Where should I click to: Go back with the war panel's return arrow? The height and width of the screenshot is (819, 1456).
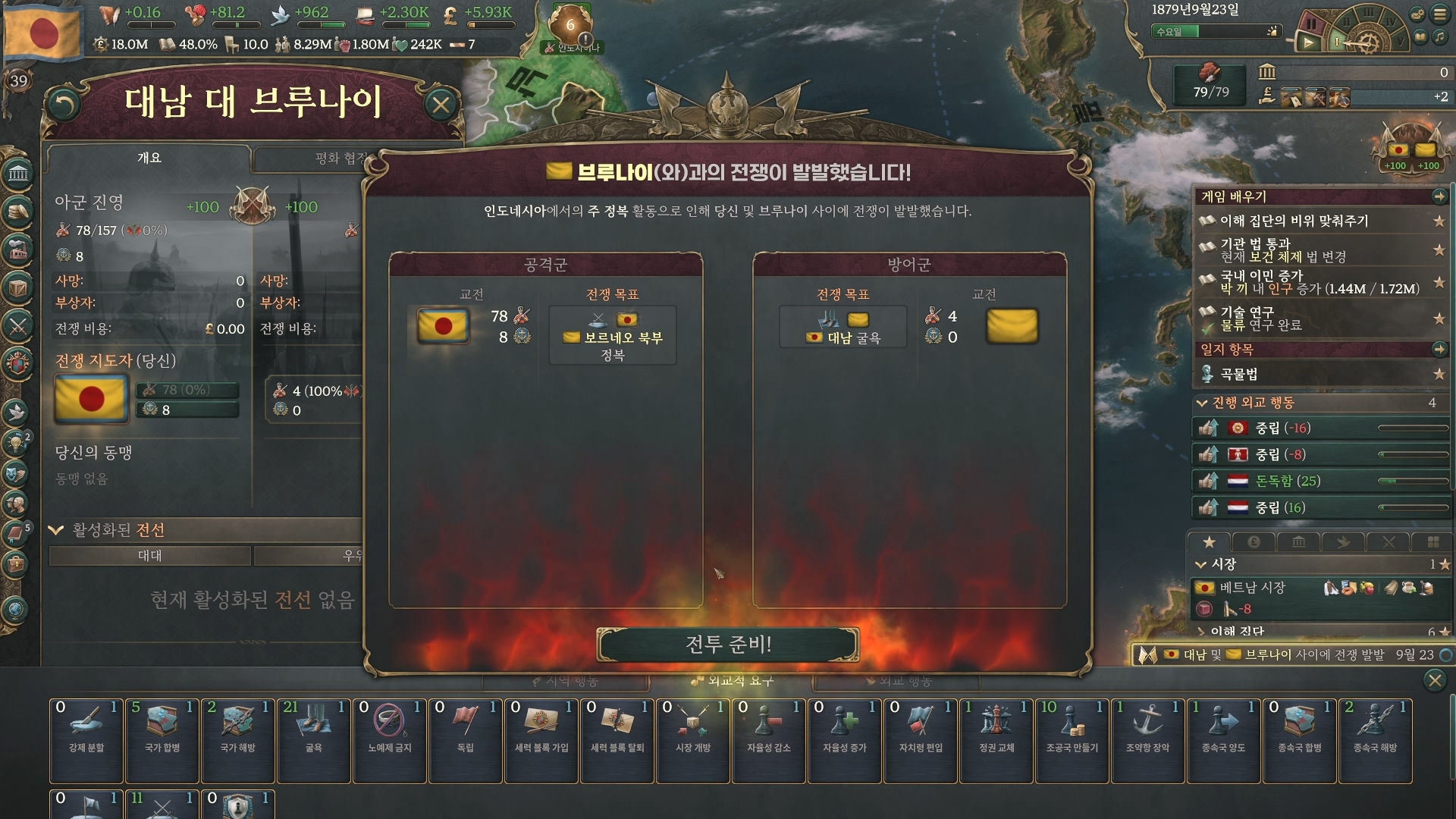64,105
